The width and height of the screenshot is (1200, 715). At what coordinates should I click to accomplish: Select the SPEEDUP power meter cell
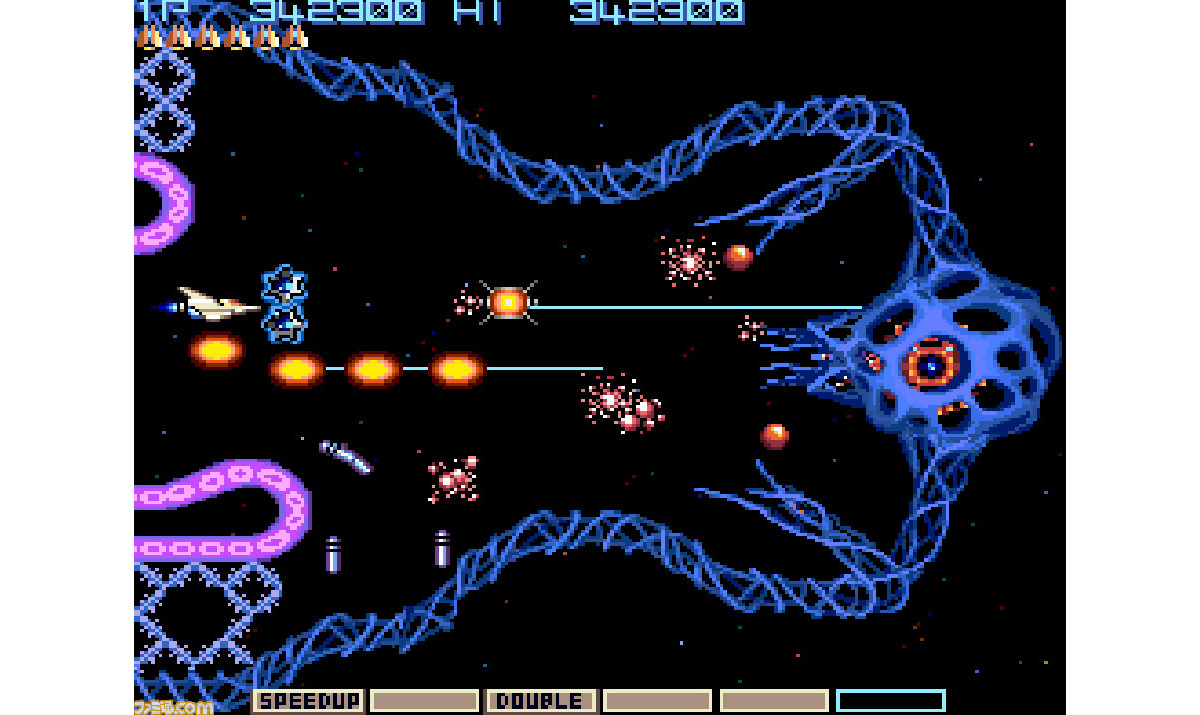(x=308, y=701)
